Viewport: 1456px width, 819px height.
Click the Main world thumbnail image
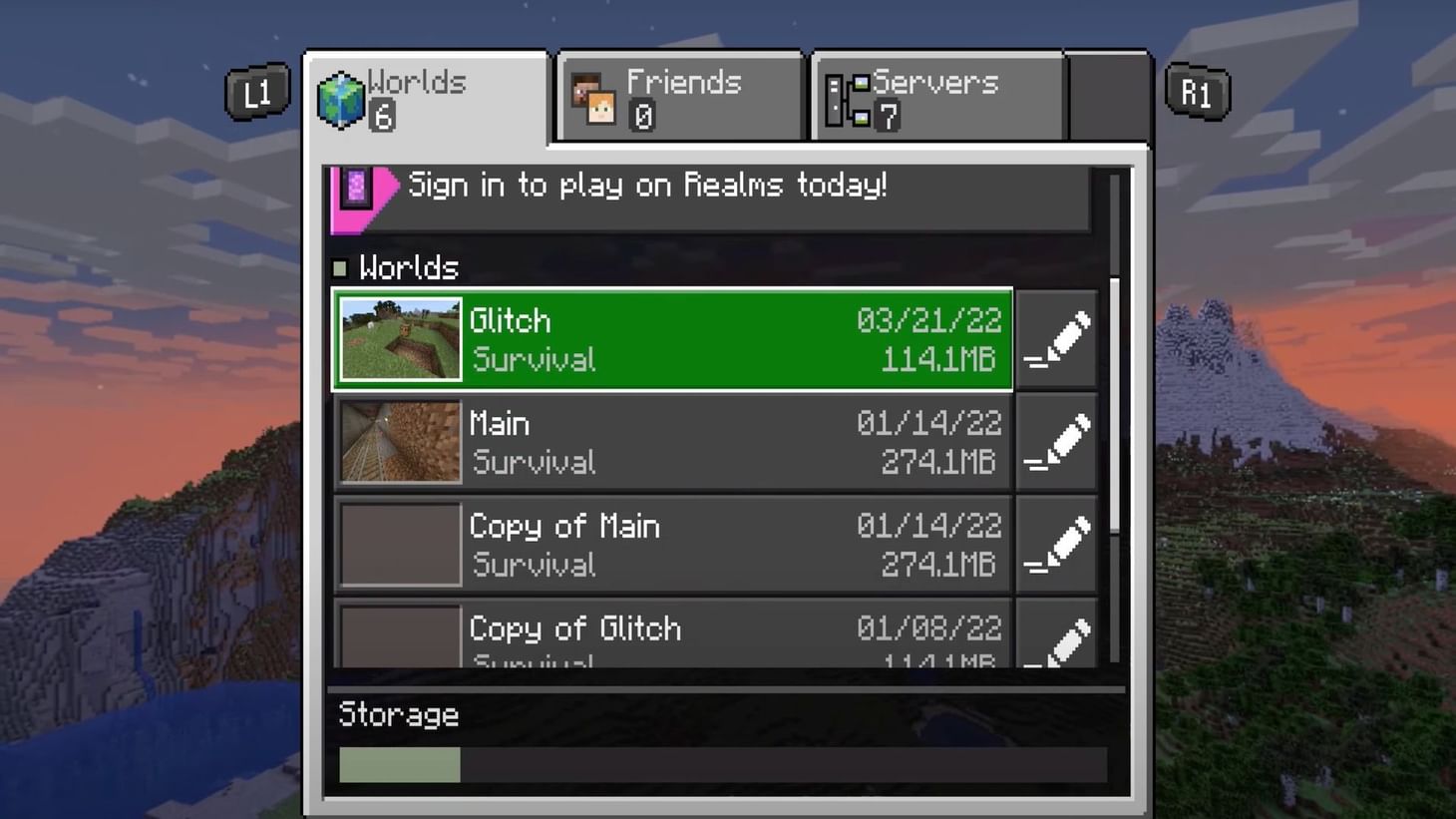[399, 442]
